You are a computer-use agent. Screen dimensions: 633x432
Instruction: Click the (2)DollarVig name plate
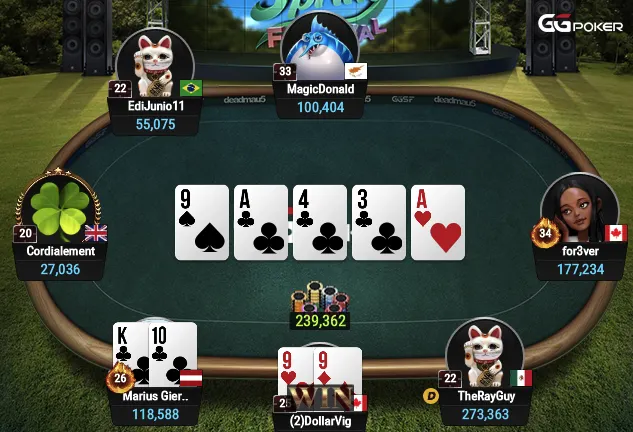click(x=319, y=422)
